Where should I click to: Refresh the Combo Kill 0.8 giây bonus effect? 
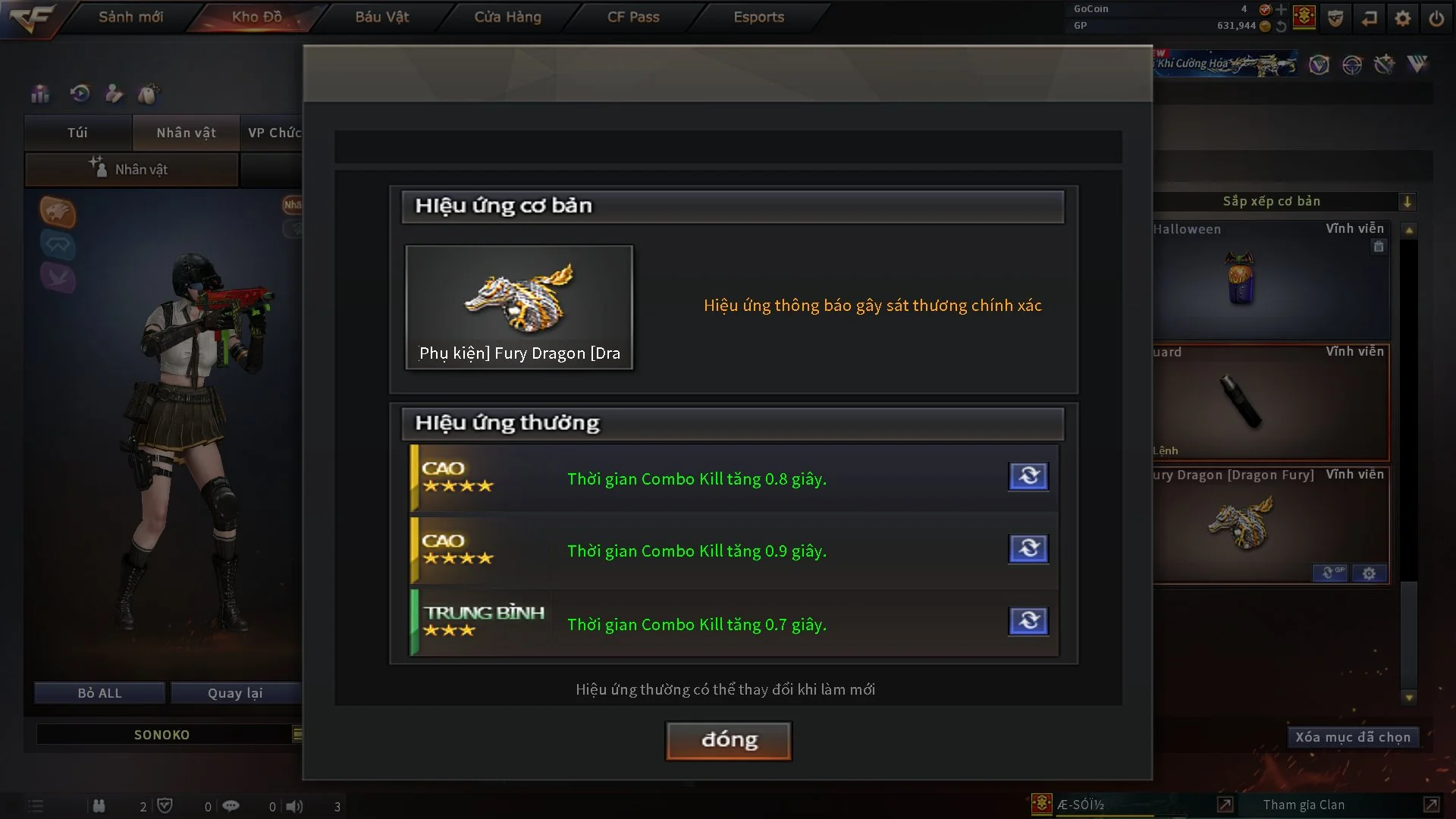1028,476
